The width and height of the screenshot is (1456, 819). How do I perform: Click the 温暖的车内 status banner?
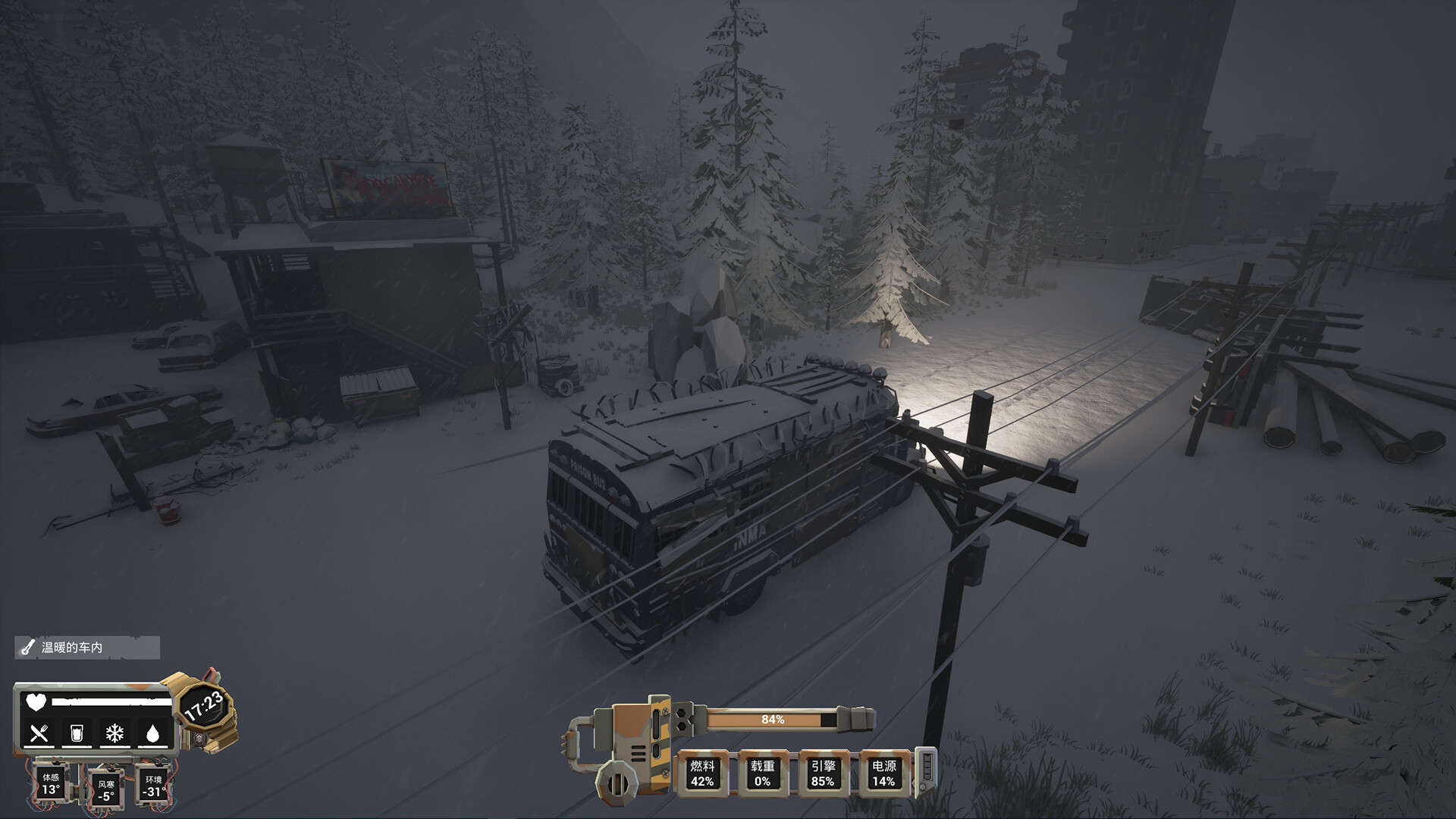point(85,649)
